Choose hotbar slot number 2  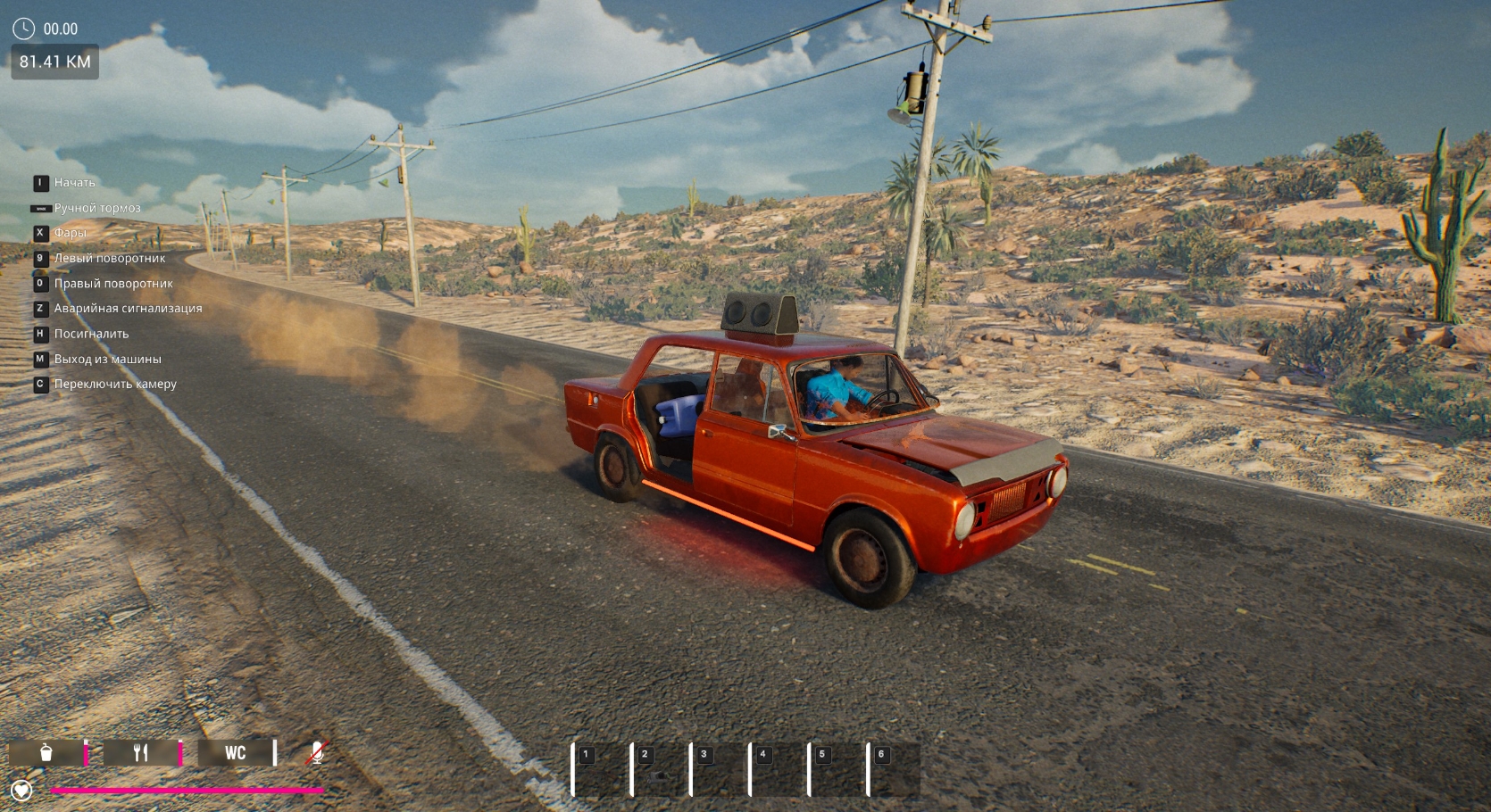[660, 769]
